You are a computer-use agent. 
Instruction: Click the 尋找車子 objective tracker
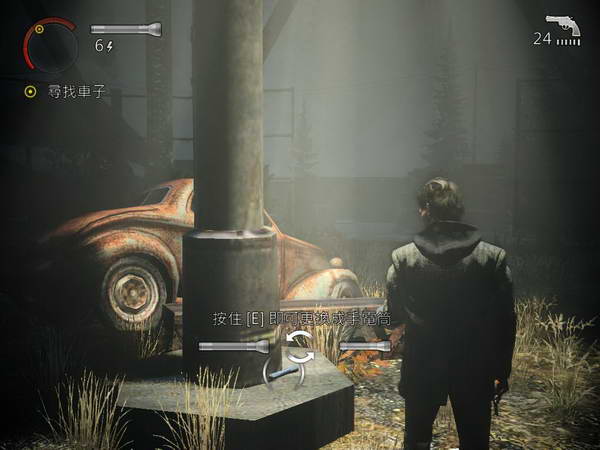(x=66, y=91)
